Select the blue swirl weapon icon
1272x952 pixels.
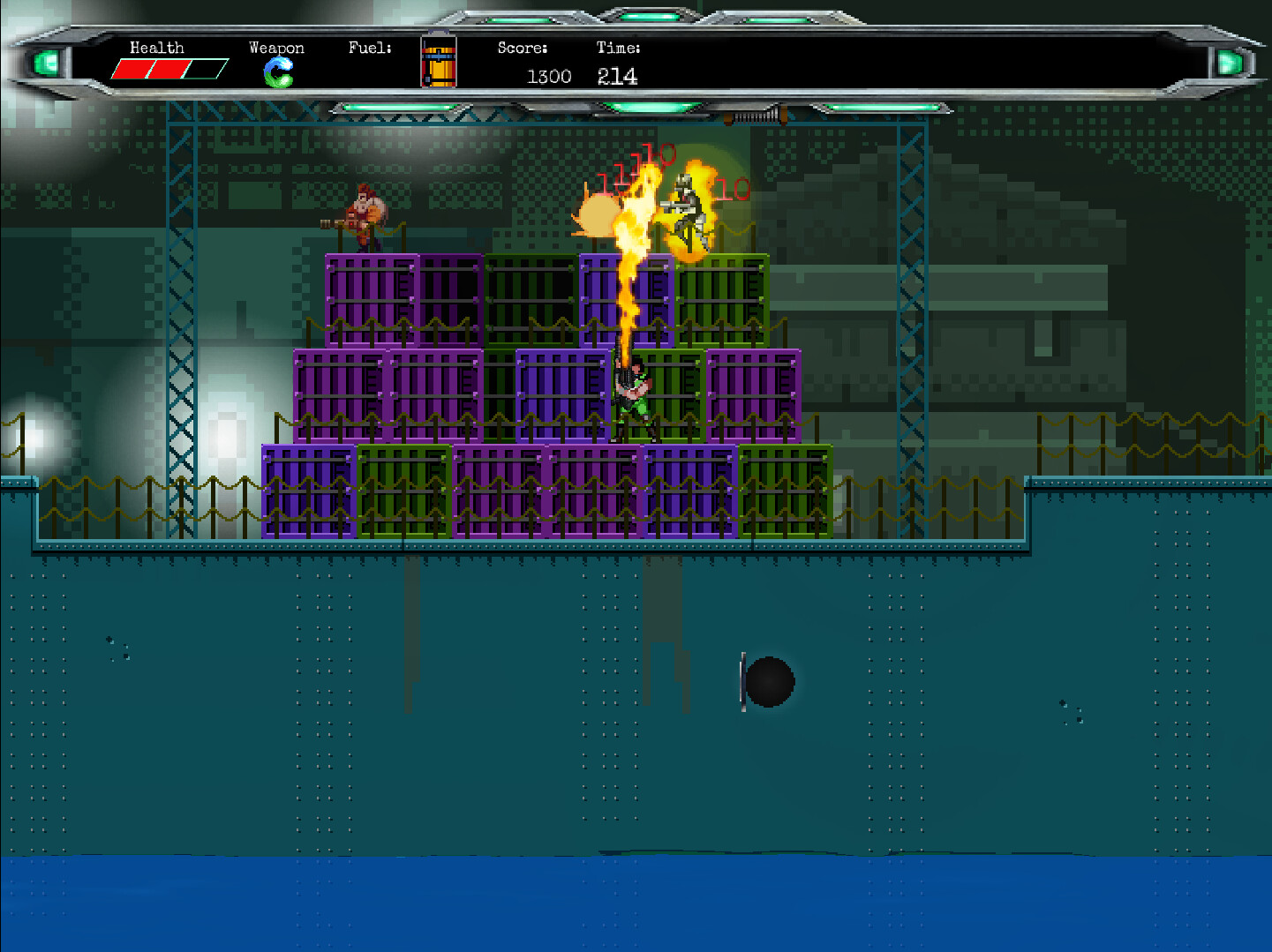pyautogui.click(x=278, y=72)
